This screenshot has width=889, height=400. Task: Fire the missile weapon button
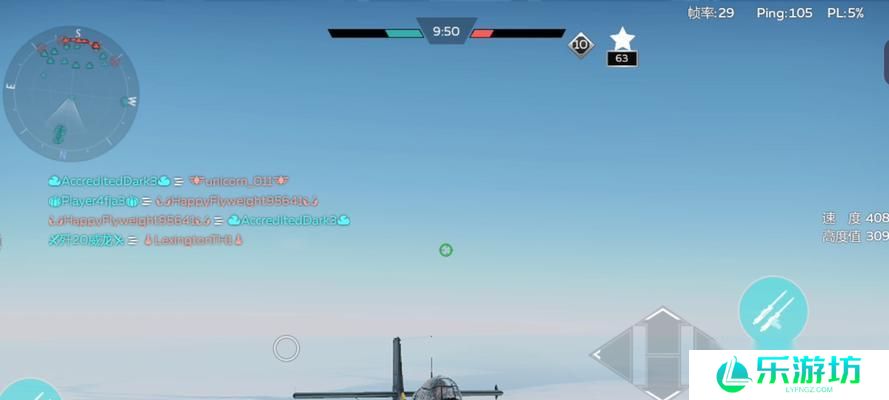(773, 311)
